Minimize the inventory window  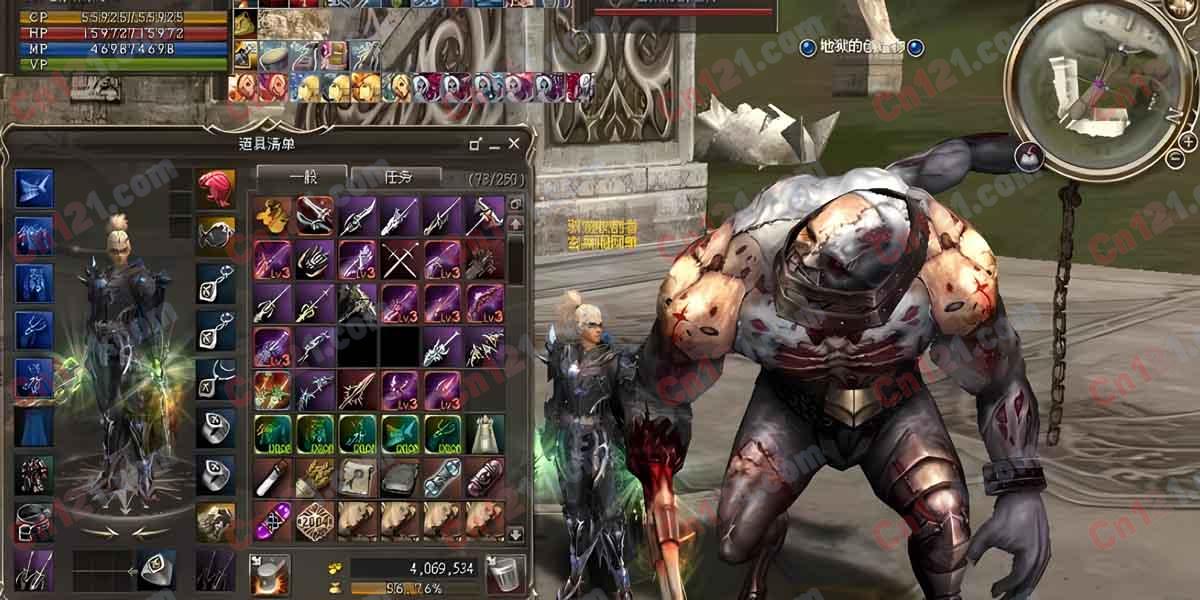point(476,144)
